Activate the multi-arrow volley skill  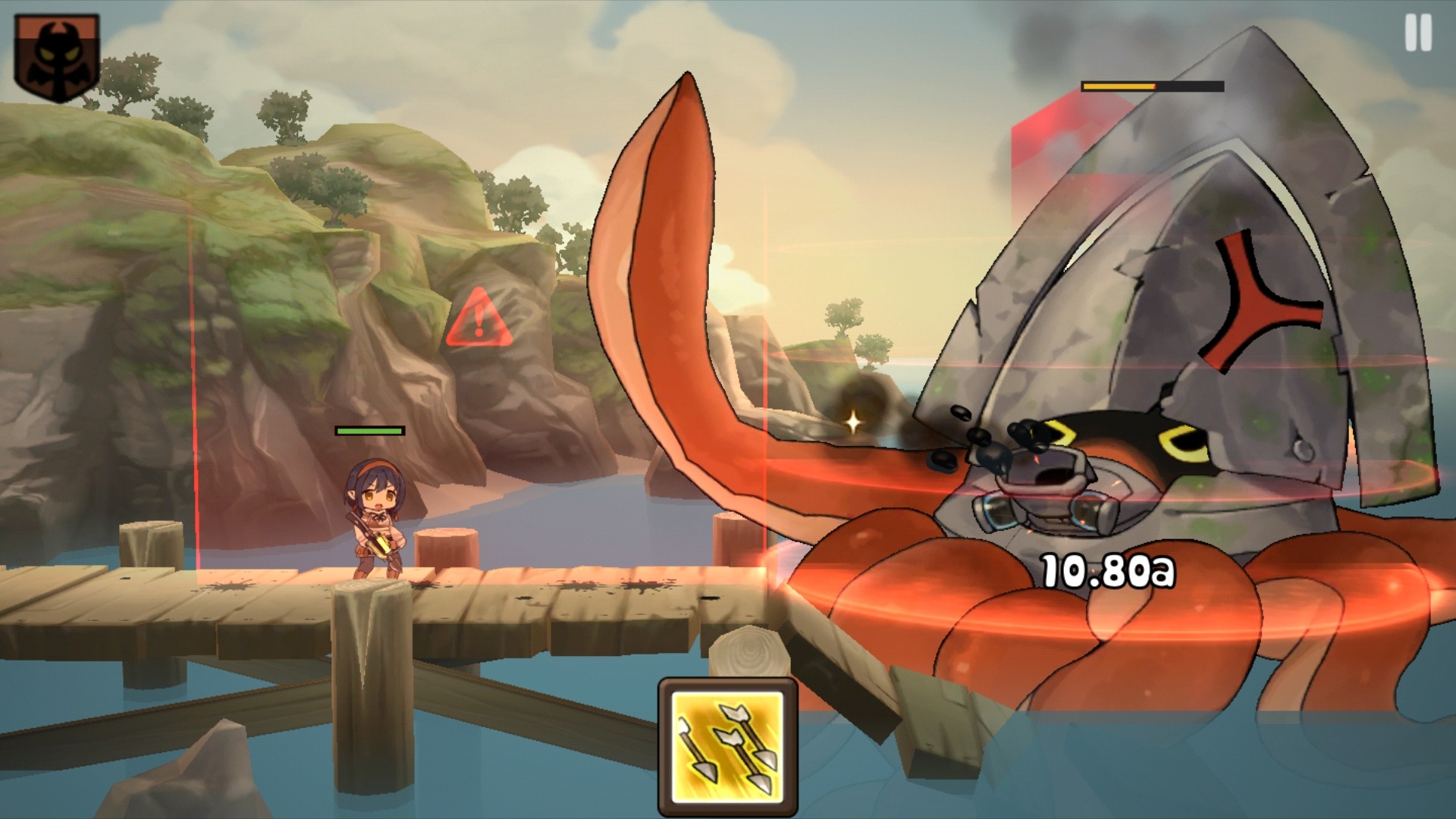727,748
